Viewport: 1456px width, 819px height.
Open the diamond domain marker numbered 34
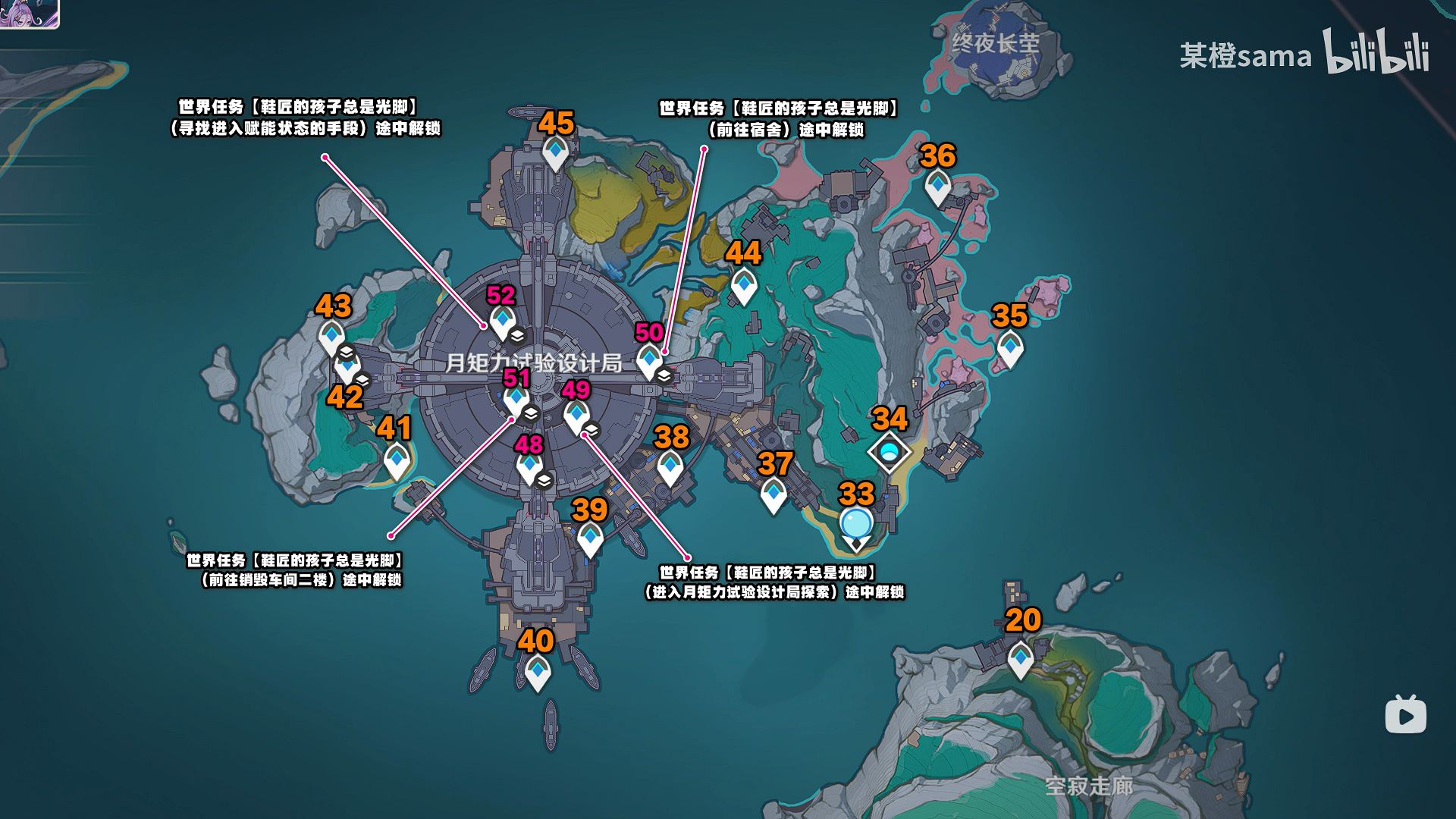coord(890,453)
